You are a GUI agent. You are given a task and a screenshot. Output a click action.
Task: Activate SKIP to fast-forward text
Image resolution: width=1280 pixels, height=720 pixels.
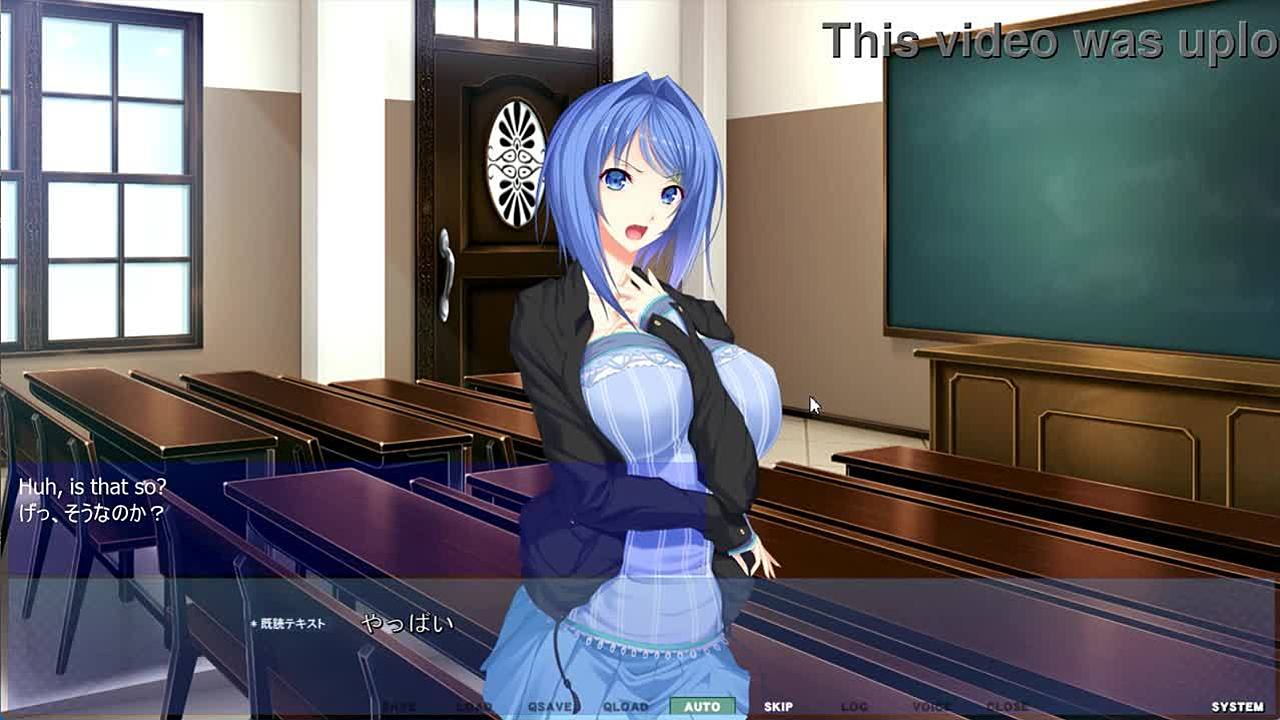click(778, 707)
